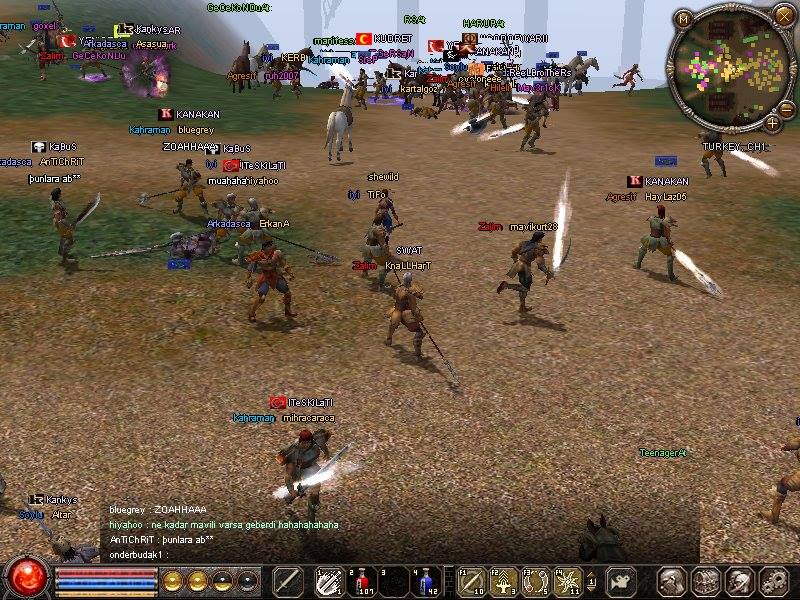Switch quickslot page with the arrow stepper
This screenshot has height=600, width=800.
[592, 581]
